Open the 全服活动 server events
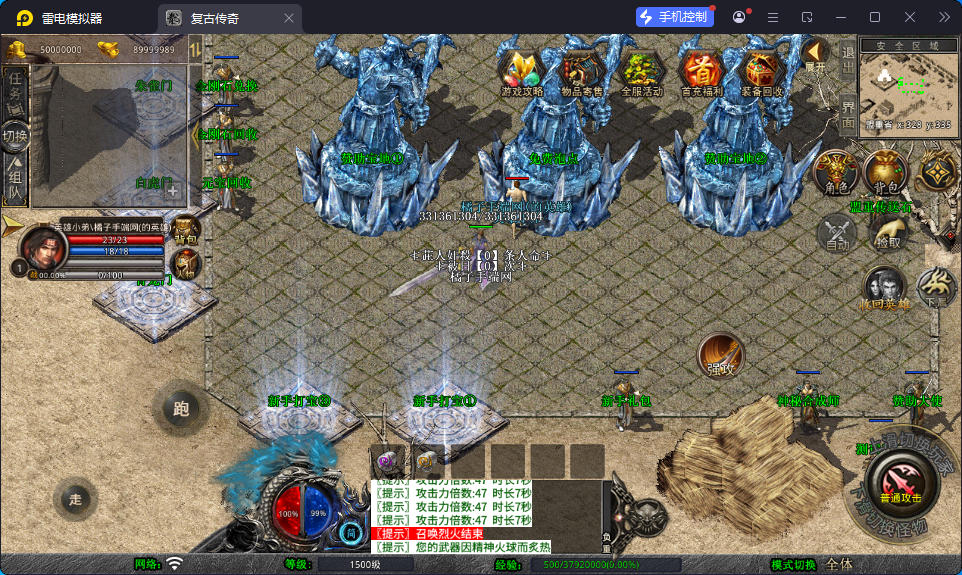The width and height of the screenshot is (962, 575). click(x=642, y=71)
